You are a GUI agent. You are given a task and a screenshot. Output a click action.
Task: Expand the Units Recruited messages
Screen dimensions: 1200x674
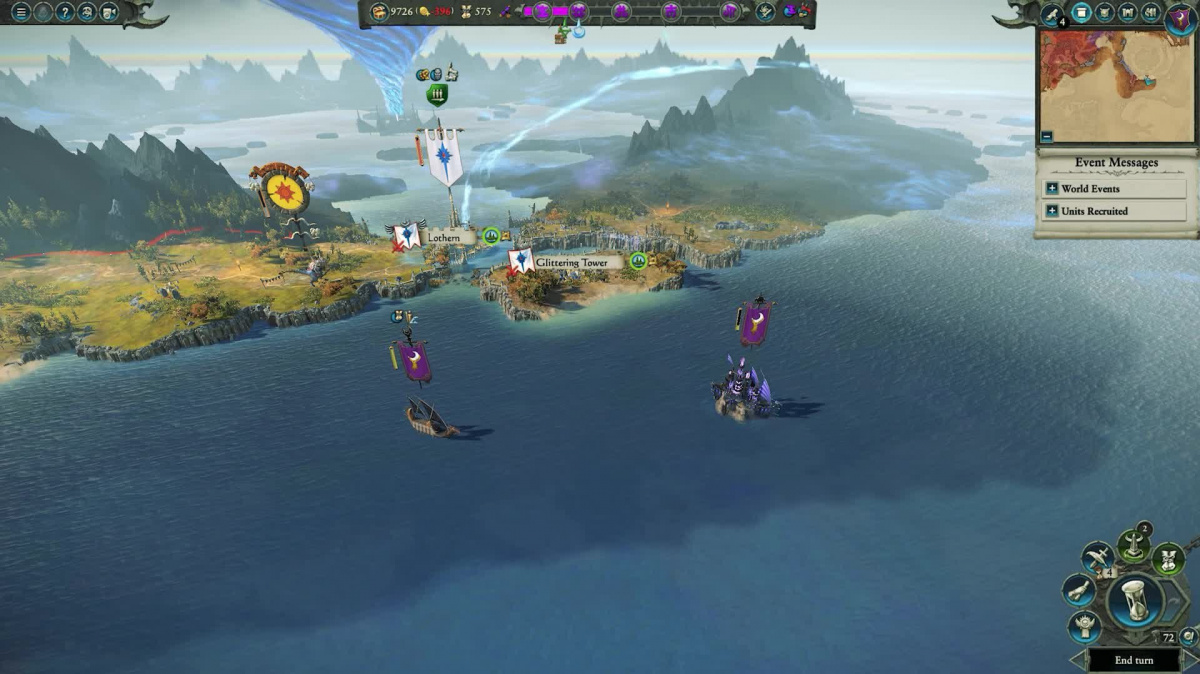point(1052,211)
